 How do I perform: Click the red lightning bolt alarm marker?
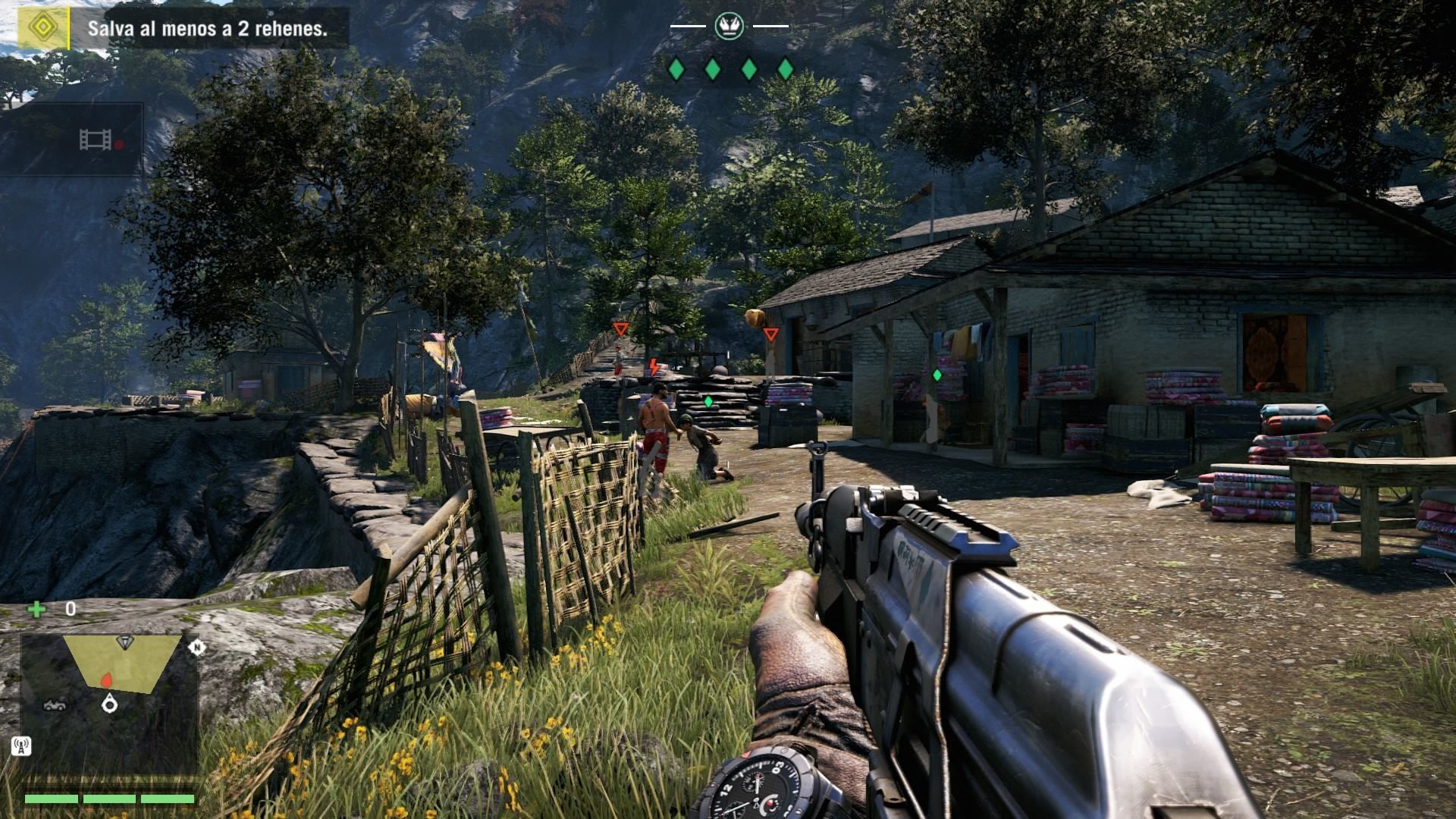[x=653, y=368]
